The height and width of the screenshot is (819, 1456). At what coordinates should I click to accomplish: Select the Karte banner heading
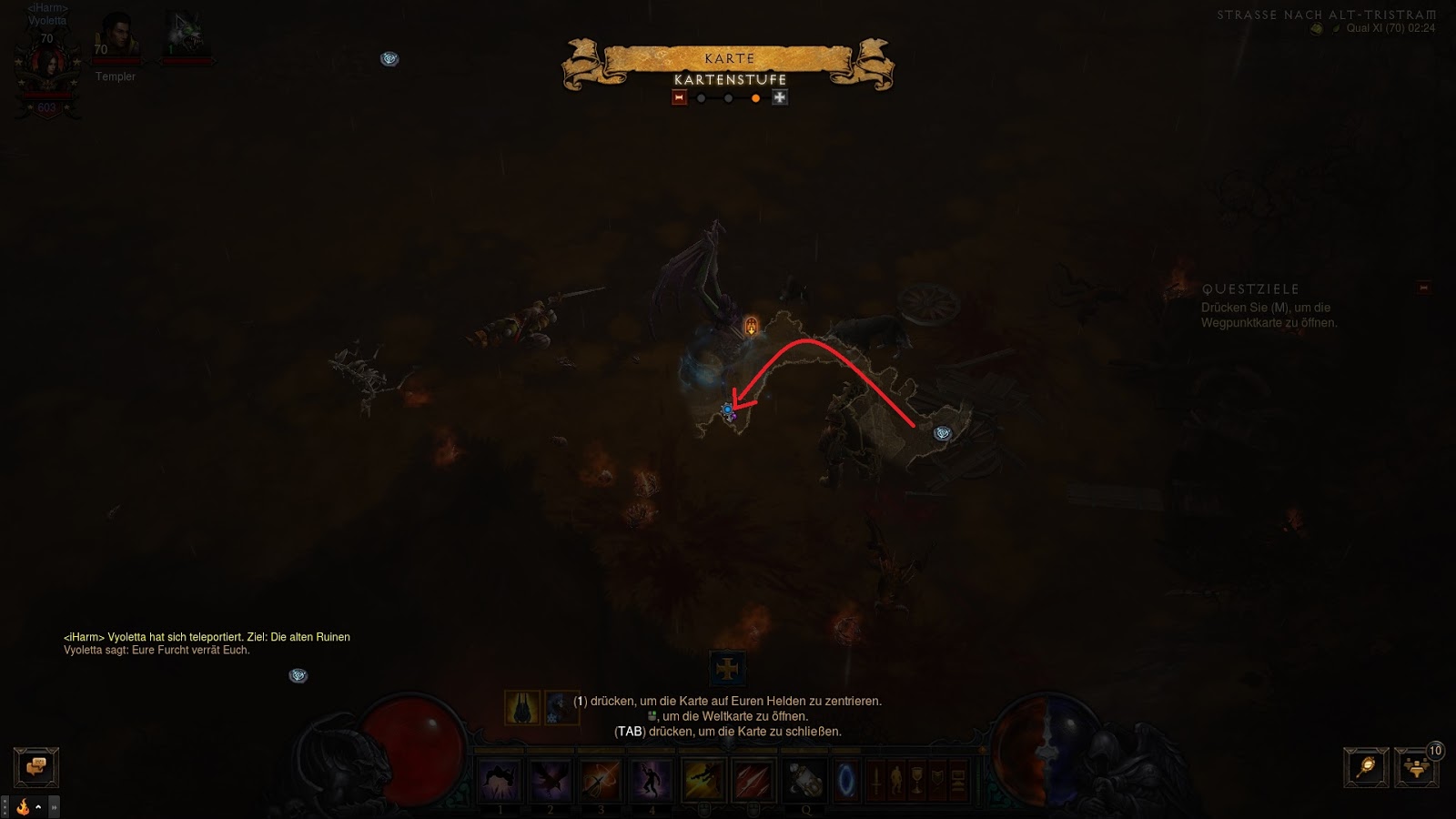(728, 57)
